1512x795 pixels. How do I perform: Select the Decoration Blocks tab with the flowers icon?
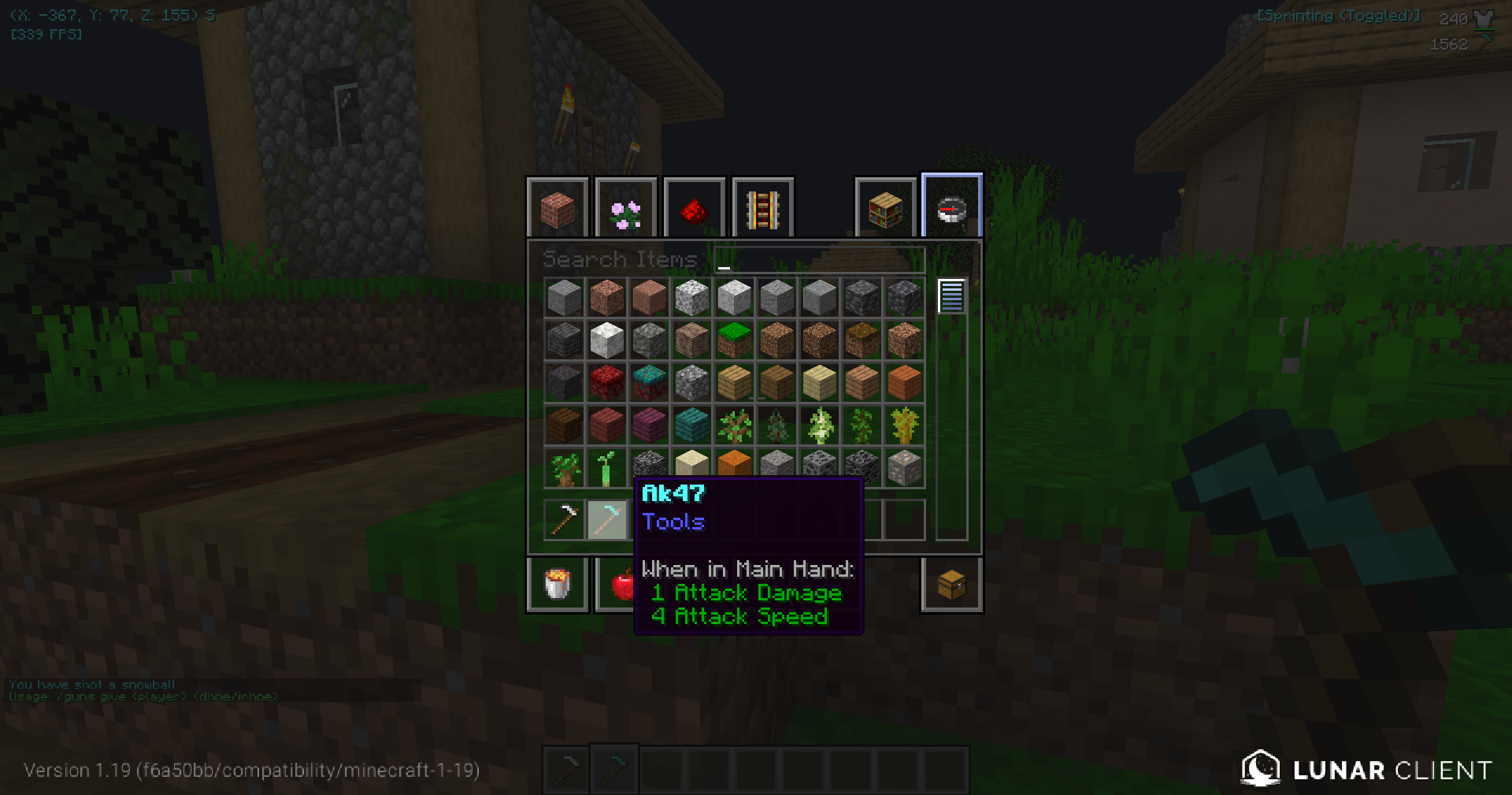coord(626,208)
